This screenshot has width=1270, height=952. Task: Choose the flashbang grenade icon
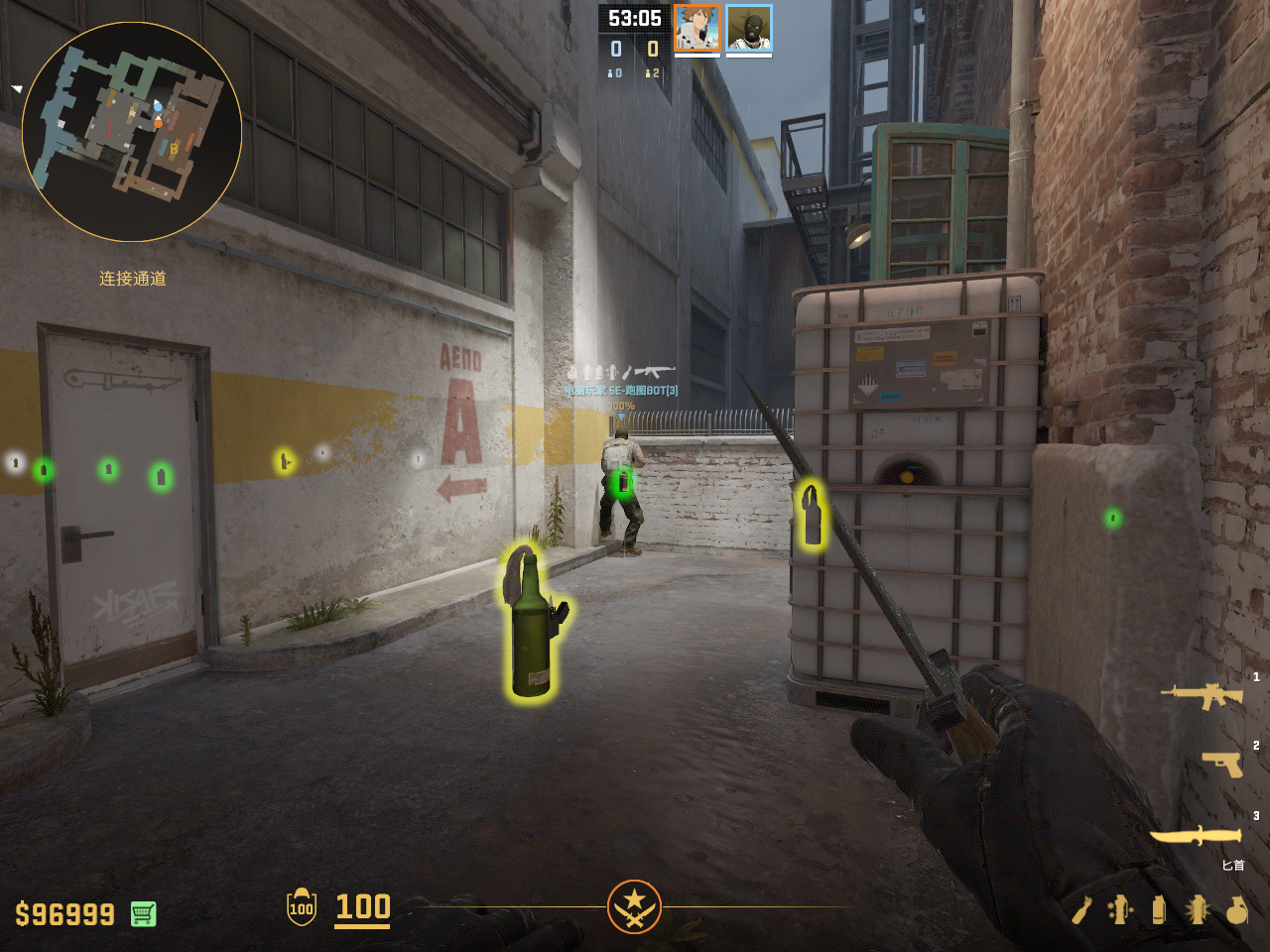[1198, 909]
